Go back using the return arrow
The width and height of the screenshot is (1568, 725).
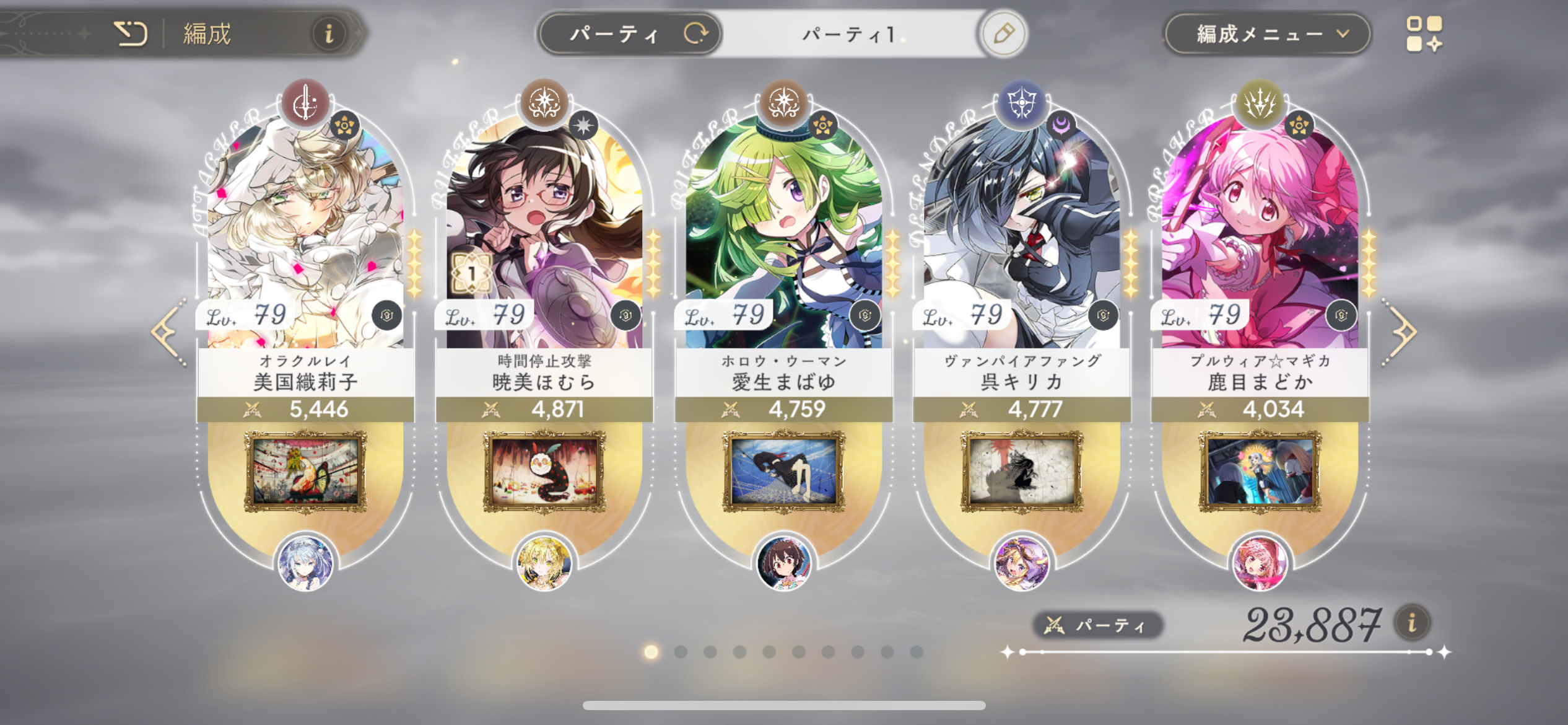click(x=131, y=33)
